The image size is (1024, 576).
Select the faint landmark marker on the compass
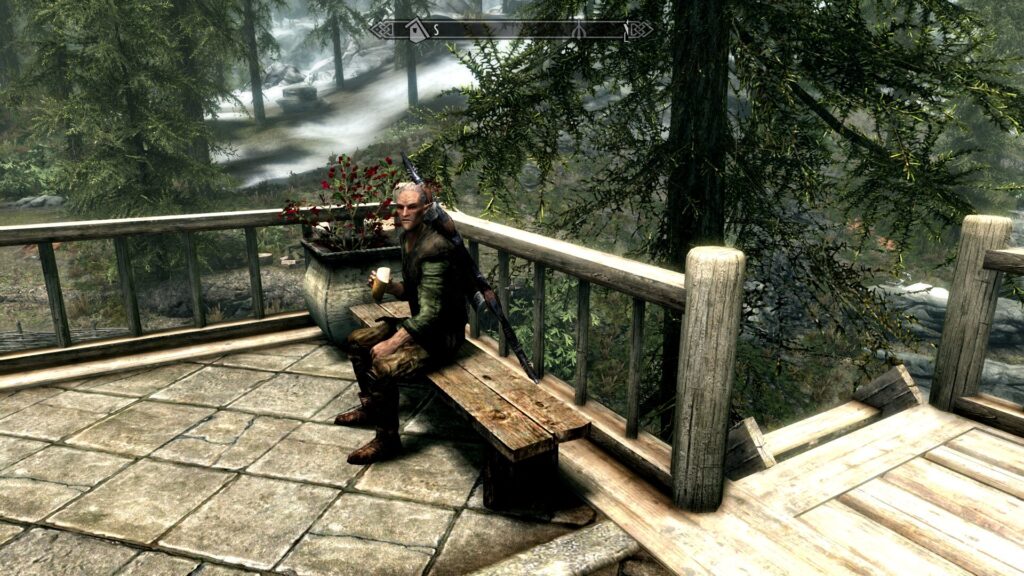tap(578, 30)
